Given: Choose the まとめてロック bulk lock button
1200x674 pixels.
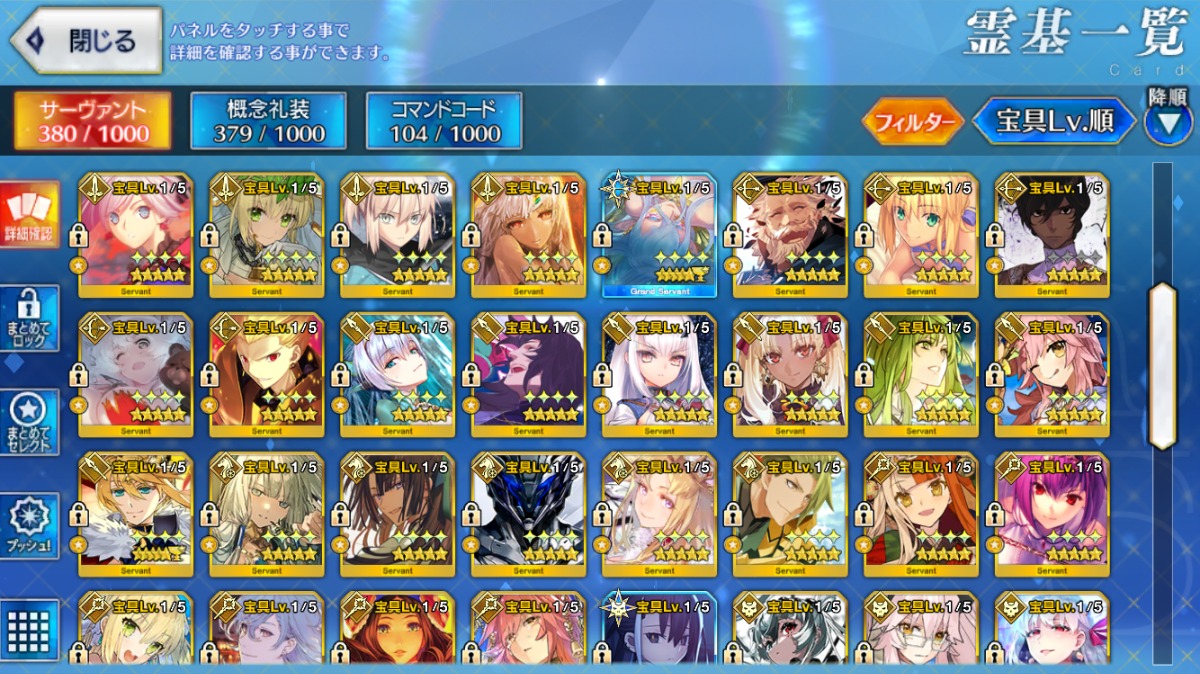Looking at the screenshot, I should click(x=29, y=318).
